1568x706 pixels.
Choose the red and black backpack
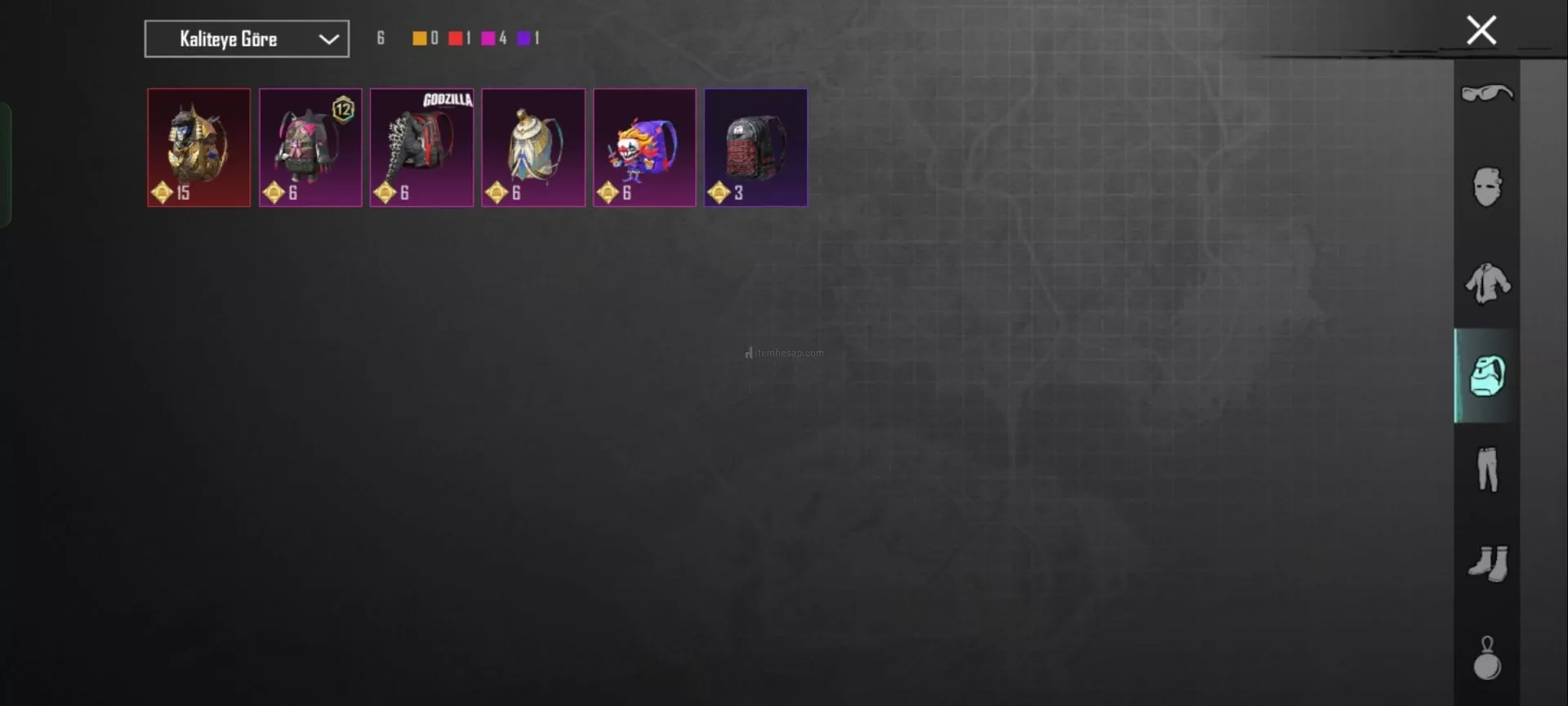755,148
